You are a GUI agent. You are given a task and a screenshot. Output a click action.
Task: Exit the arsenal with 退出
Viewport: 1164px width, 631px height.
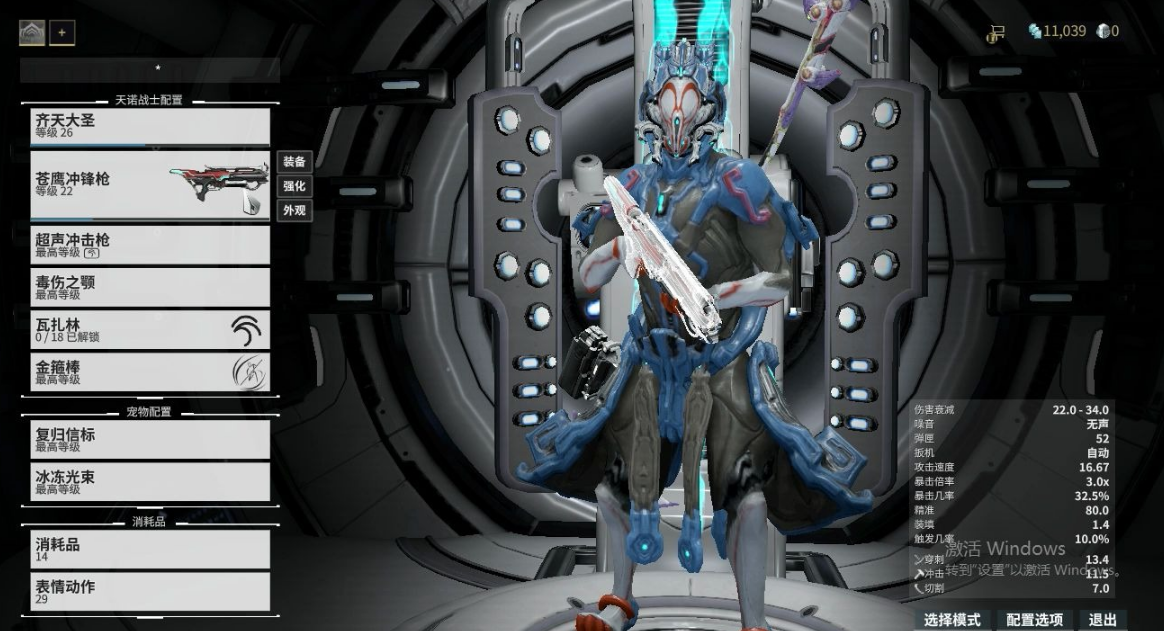pyautogui.click(x=1102, y=620)
